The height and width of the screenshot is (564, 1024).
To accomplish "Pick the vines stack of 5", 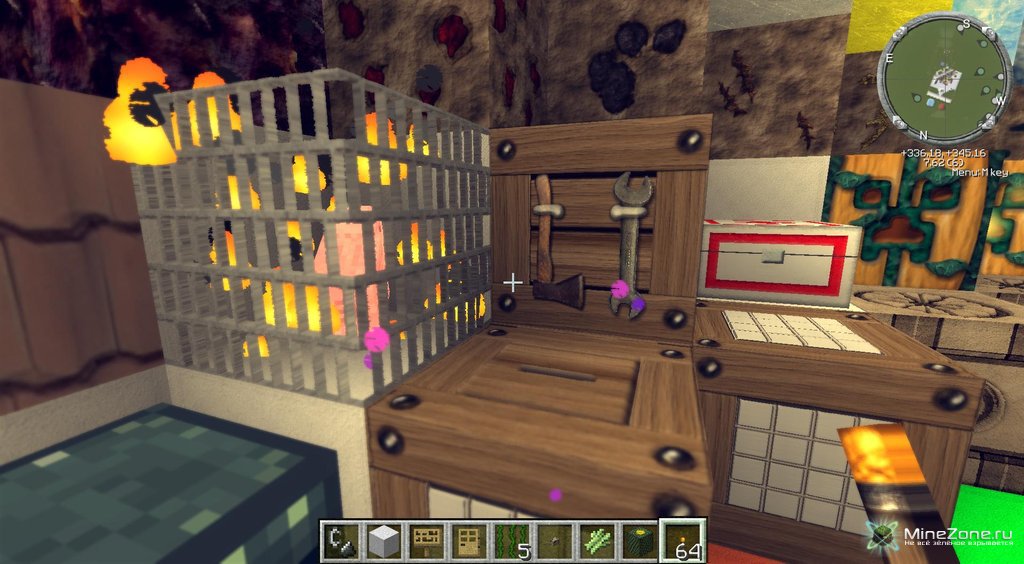I will tap(513, 541).
